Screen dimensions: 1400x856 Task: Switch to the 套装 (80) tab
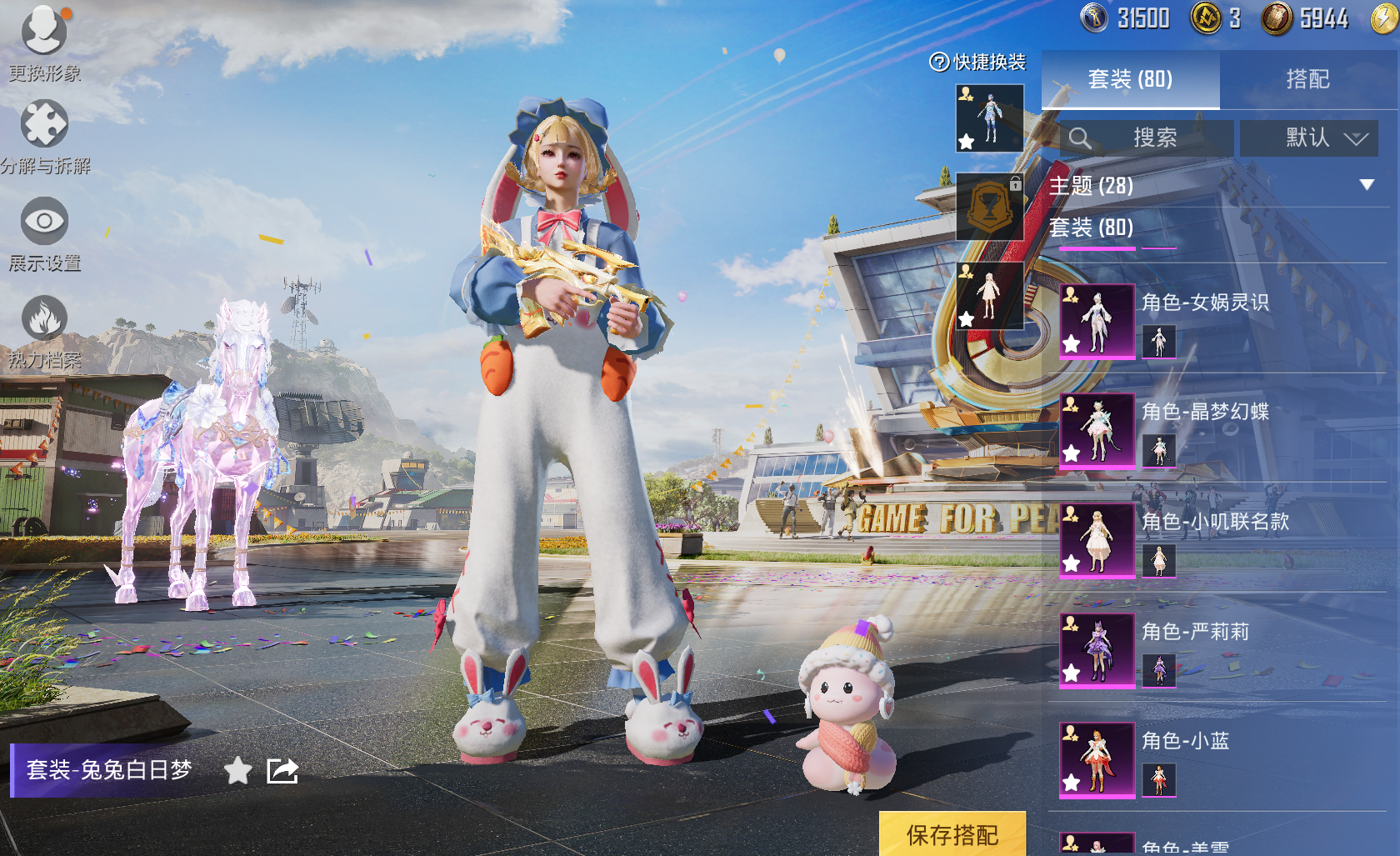[x=1130, y=80]
